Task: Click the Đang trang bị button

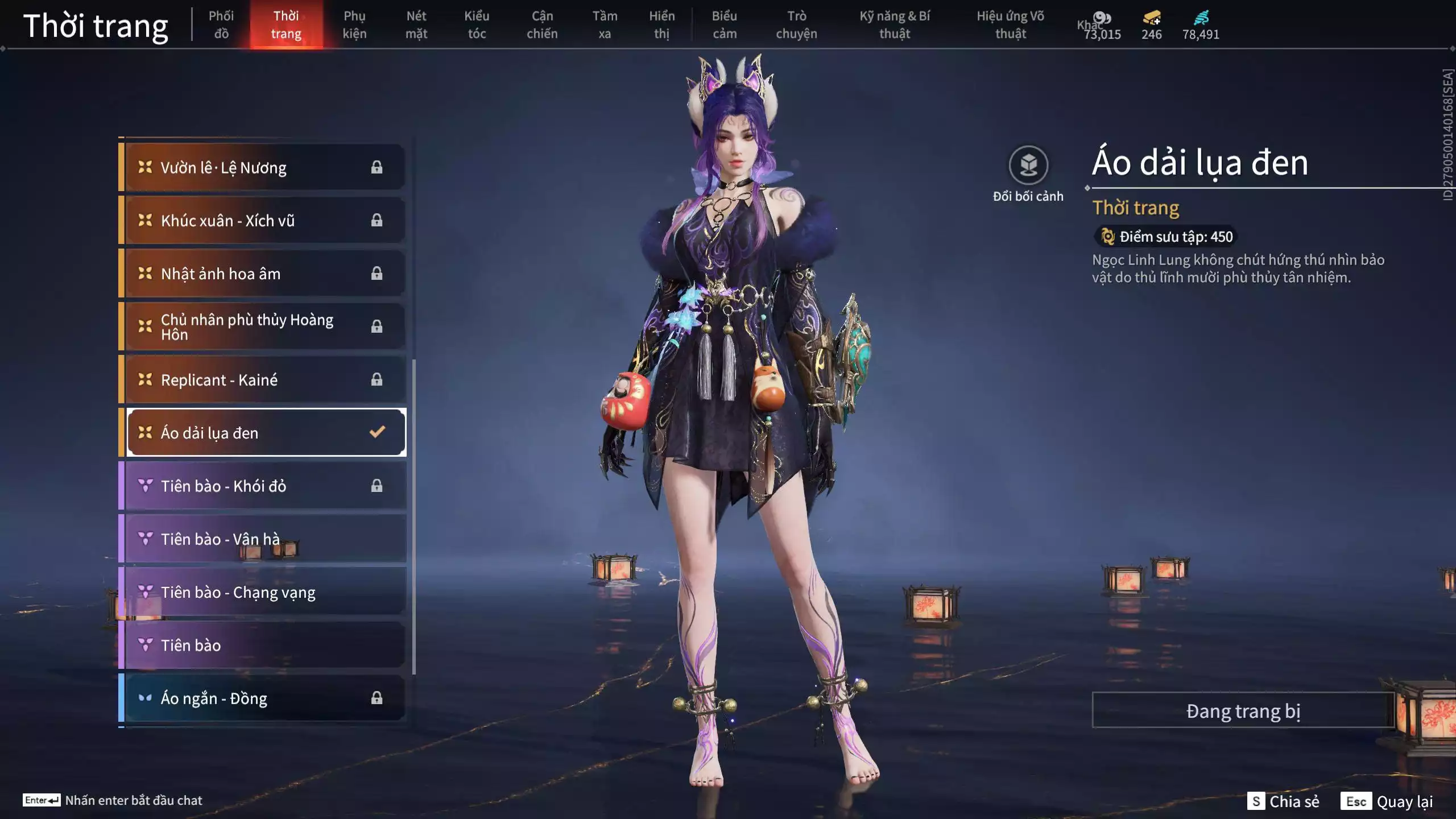Action: point(1243,710)
